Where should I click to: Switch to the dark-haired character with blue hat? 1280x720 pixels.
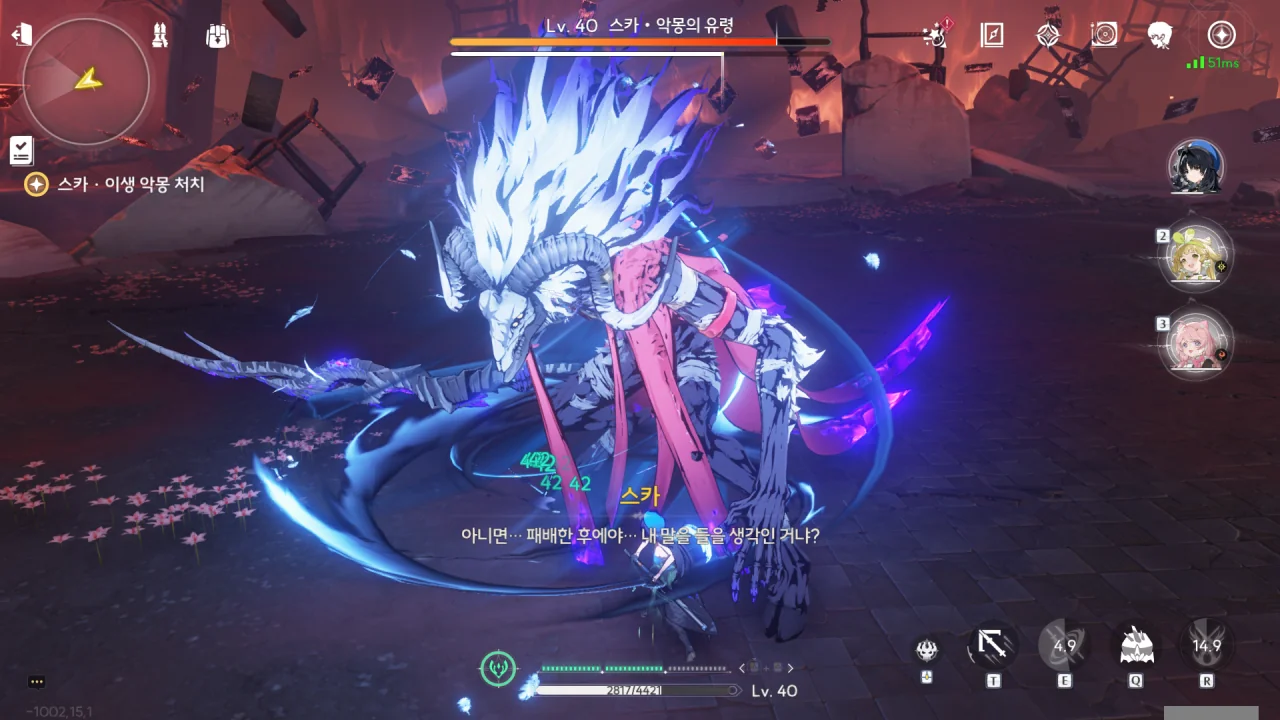click(x=1196, y=168)
